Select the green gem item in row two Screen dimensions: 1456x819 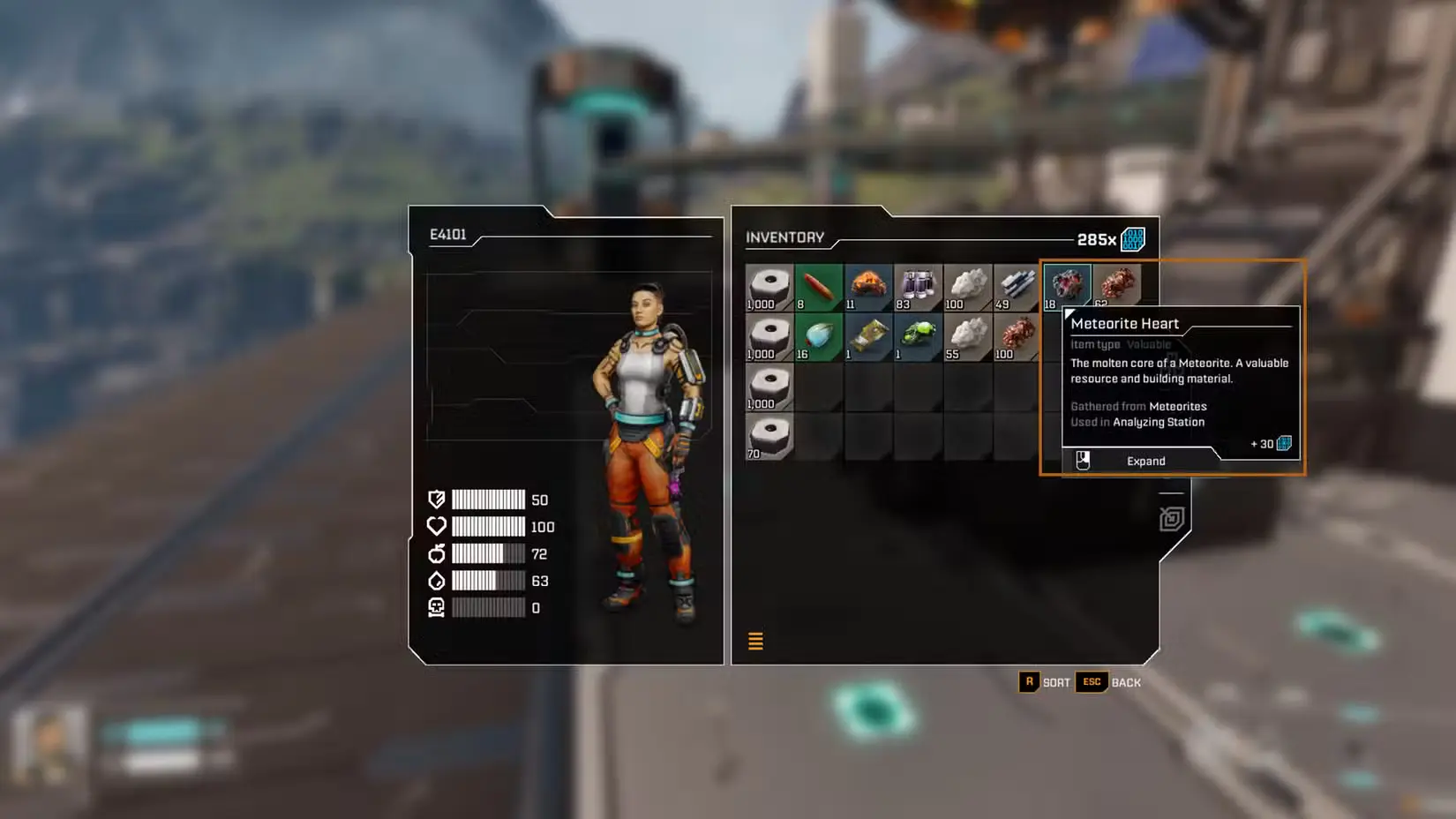pyautogui.click(x=918, y=335)
